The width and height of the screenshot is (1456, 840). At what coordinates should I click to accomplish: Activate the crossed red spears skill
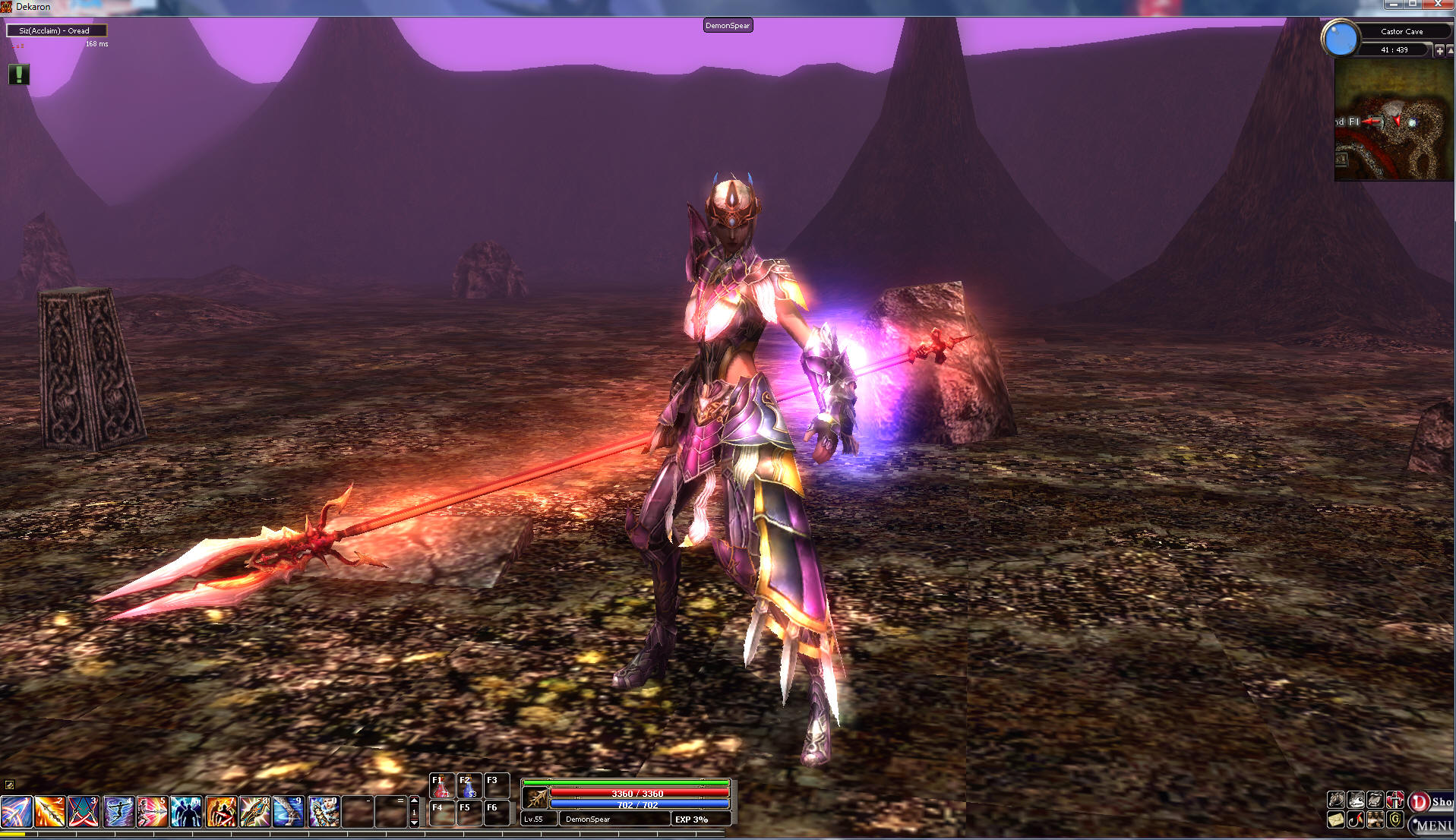point(84,812)
